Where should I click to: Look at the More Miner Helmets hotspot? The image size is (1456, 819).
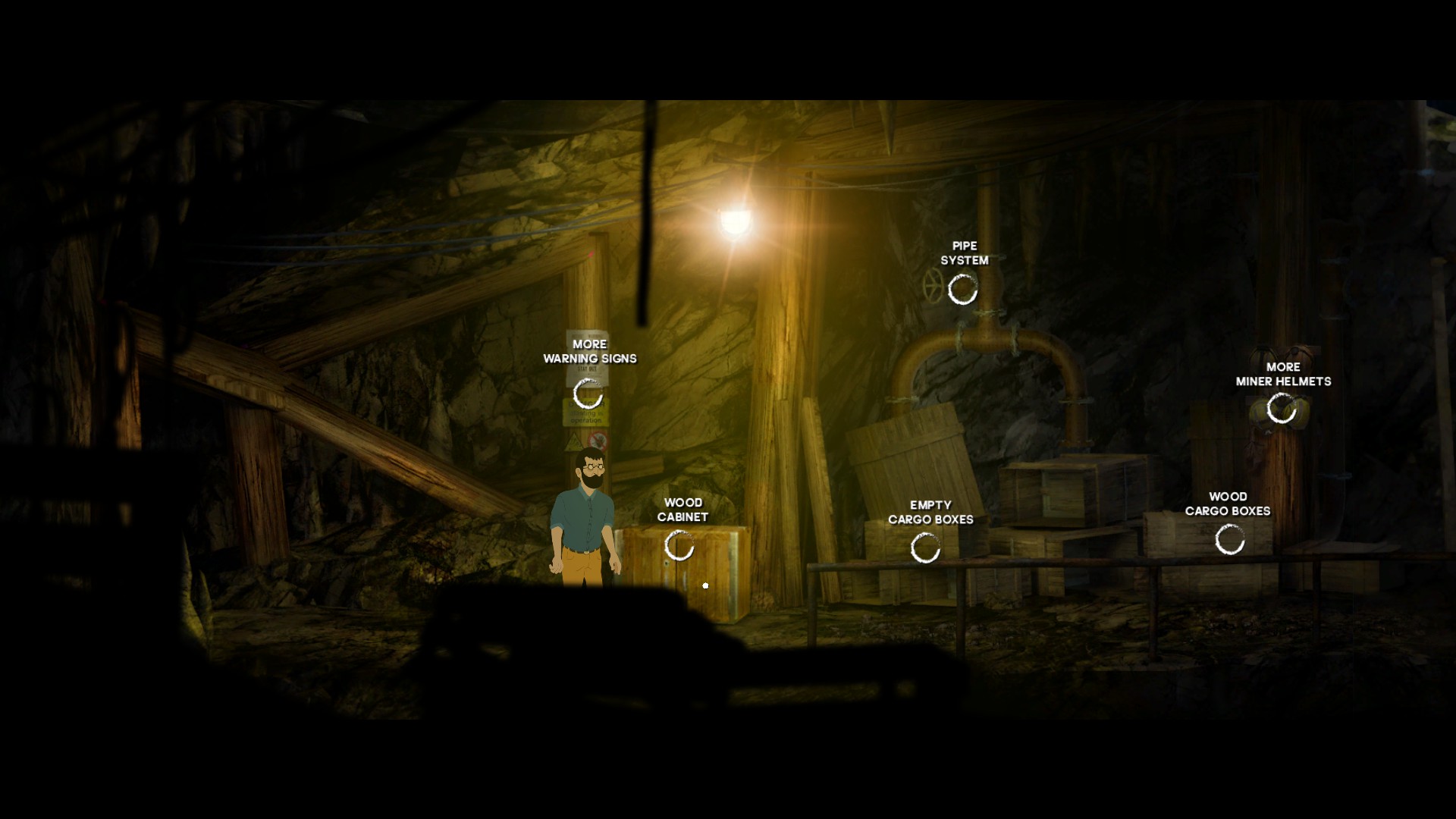tap(1282, 409)
